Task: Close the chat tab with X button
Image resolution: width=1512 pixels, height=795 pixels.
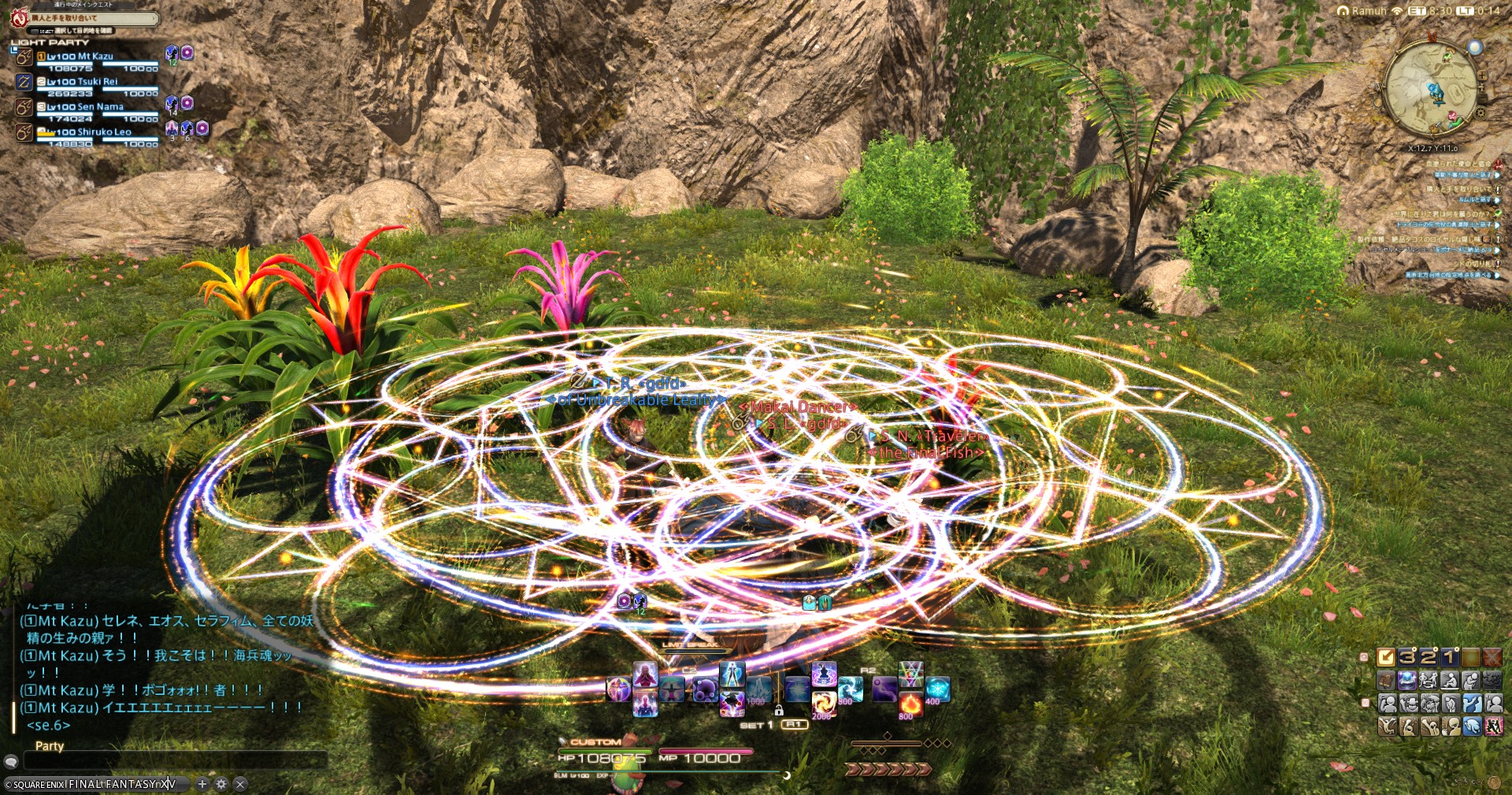Action: tap(240, 784)
